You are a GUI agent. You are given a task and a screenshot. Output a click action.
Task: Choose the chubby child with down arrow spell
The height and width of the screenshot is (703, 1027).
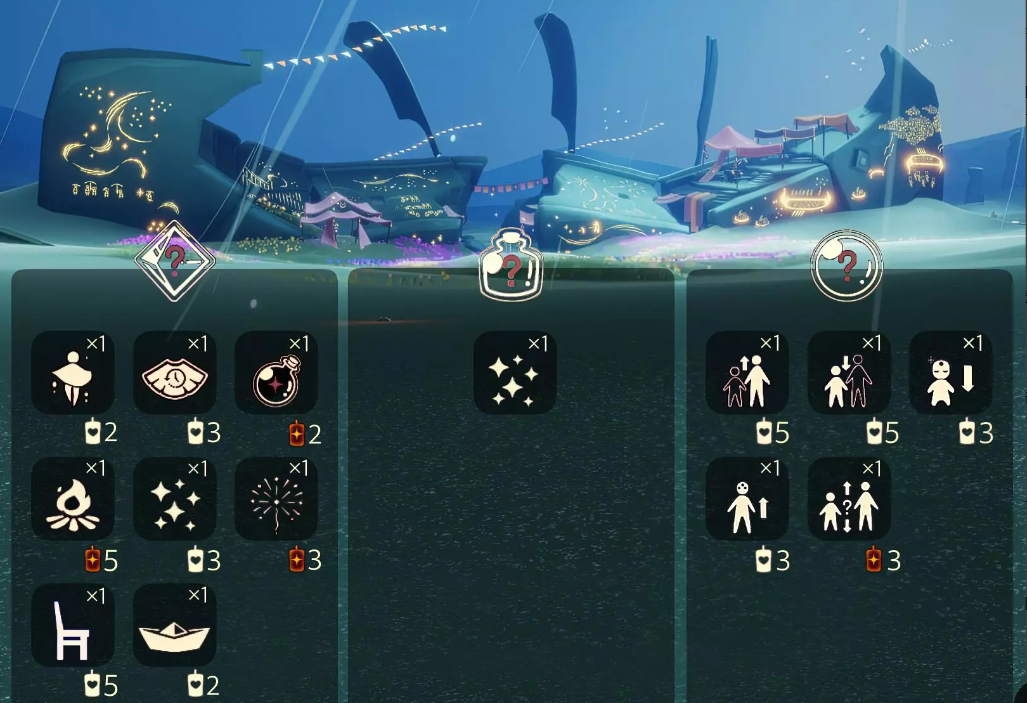(x=950, y=372)
